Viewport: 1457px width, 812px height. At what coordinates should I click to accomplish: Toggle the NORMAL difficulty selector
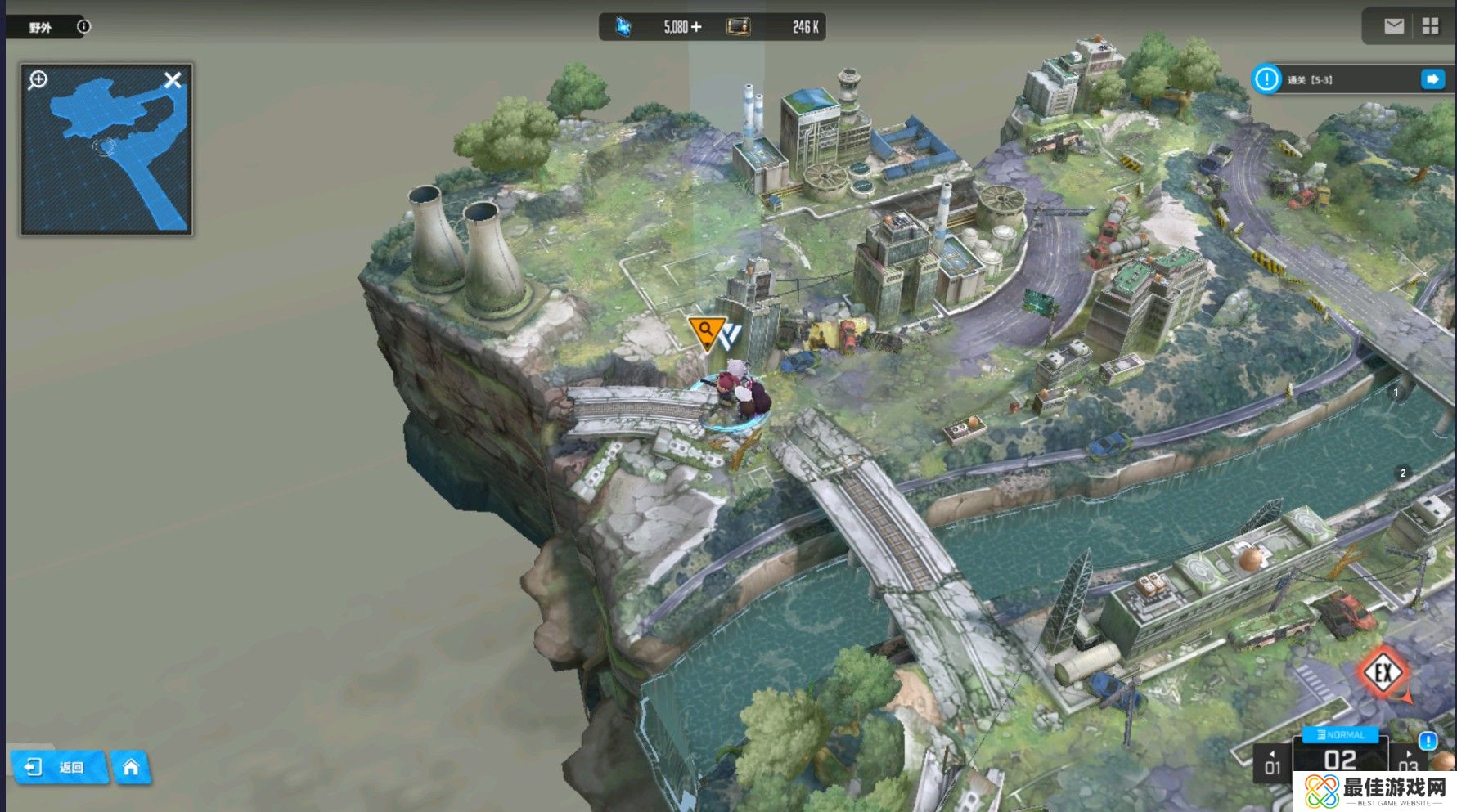tap(1340, 734)
